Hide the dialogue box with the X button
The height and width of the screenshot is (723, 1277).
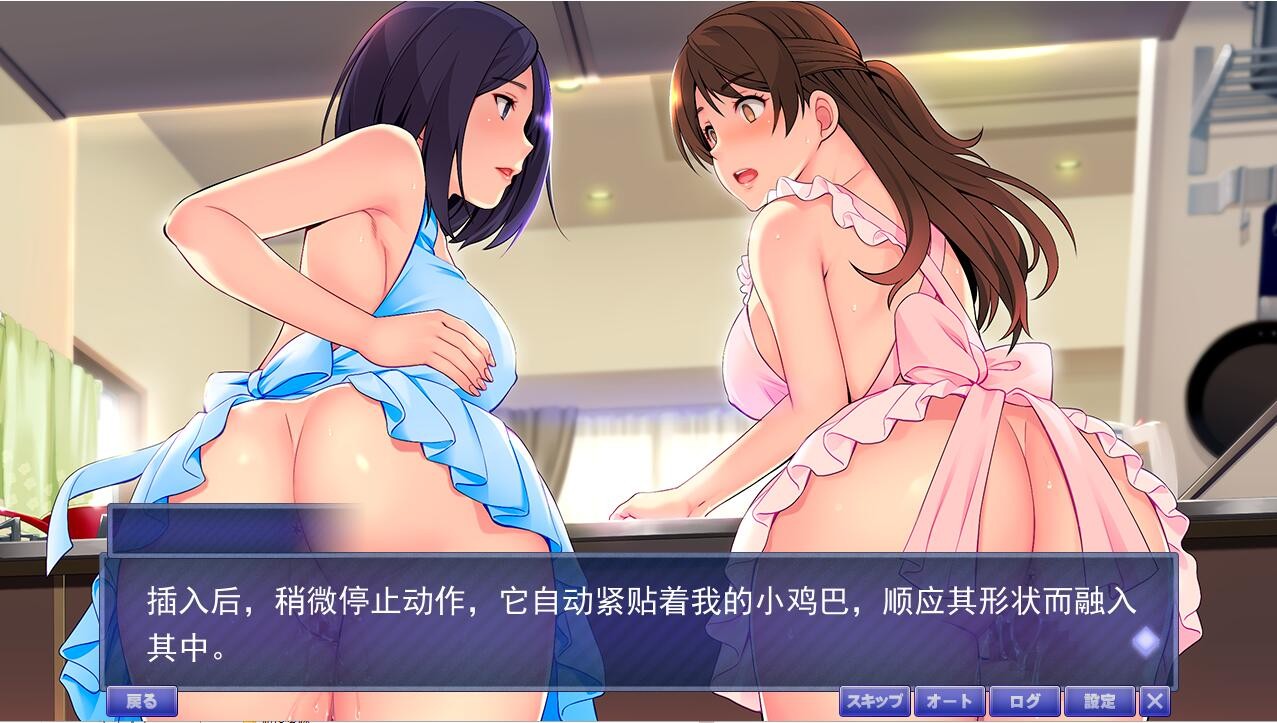1156,701
